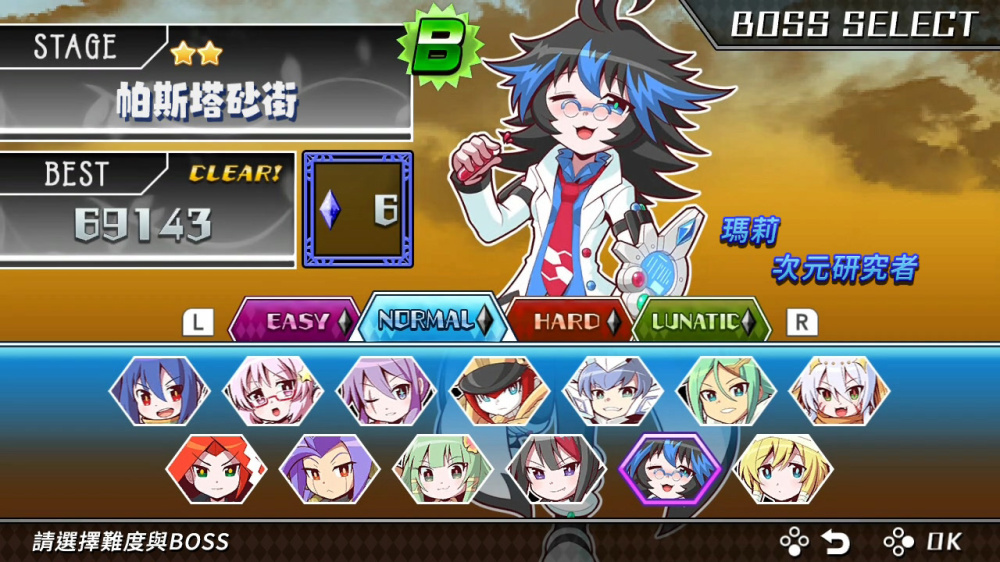1000x562 pixels.
Task: Select the green twin-tailed boss portrait
Action: pyautogui.click(x=443, y=468)
